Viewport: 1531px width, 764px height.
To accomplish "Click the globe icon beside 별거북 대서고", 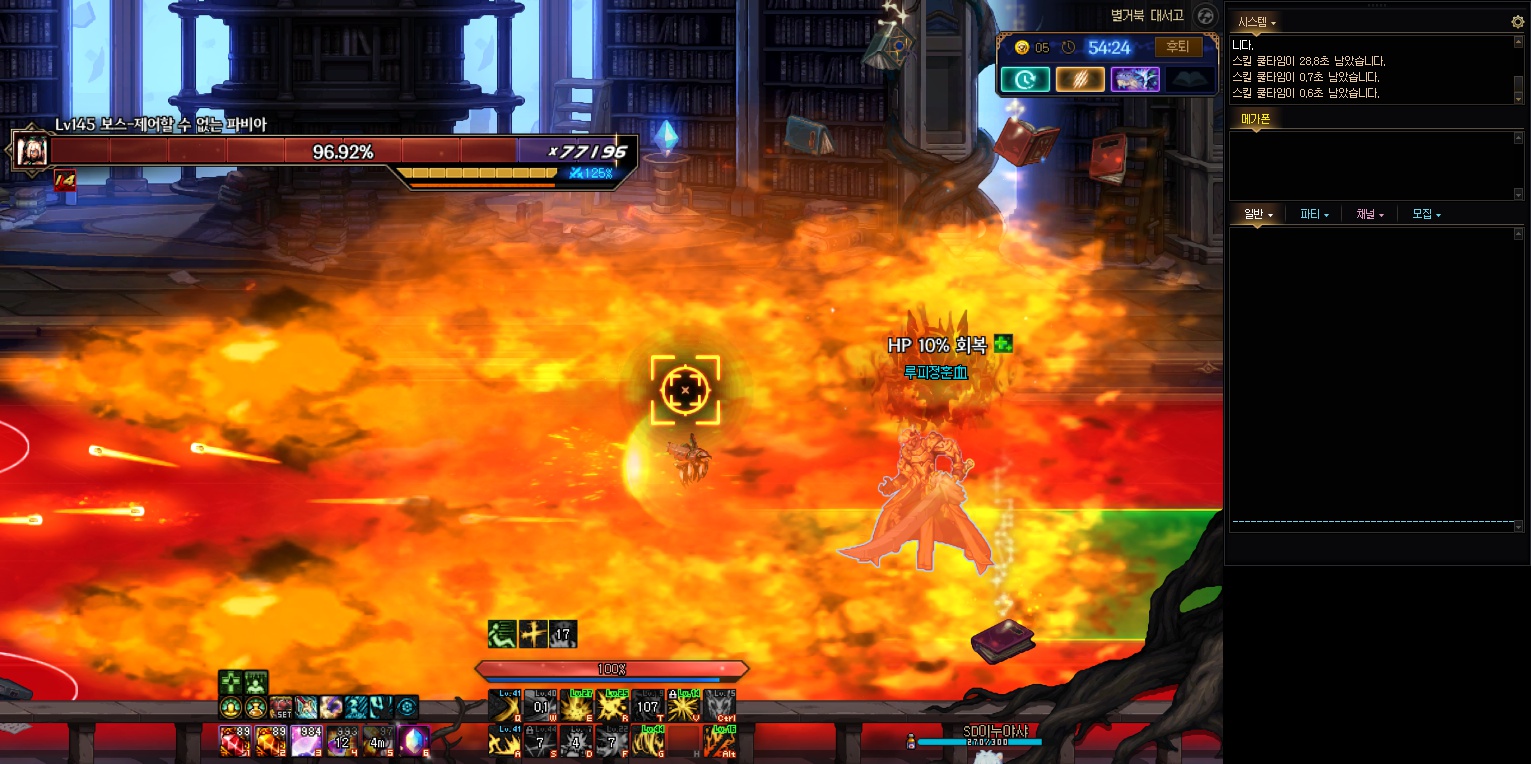I will pos(1206,16).
